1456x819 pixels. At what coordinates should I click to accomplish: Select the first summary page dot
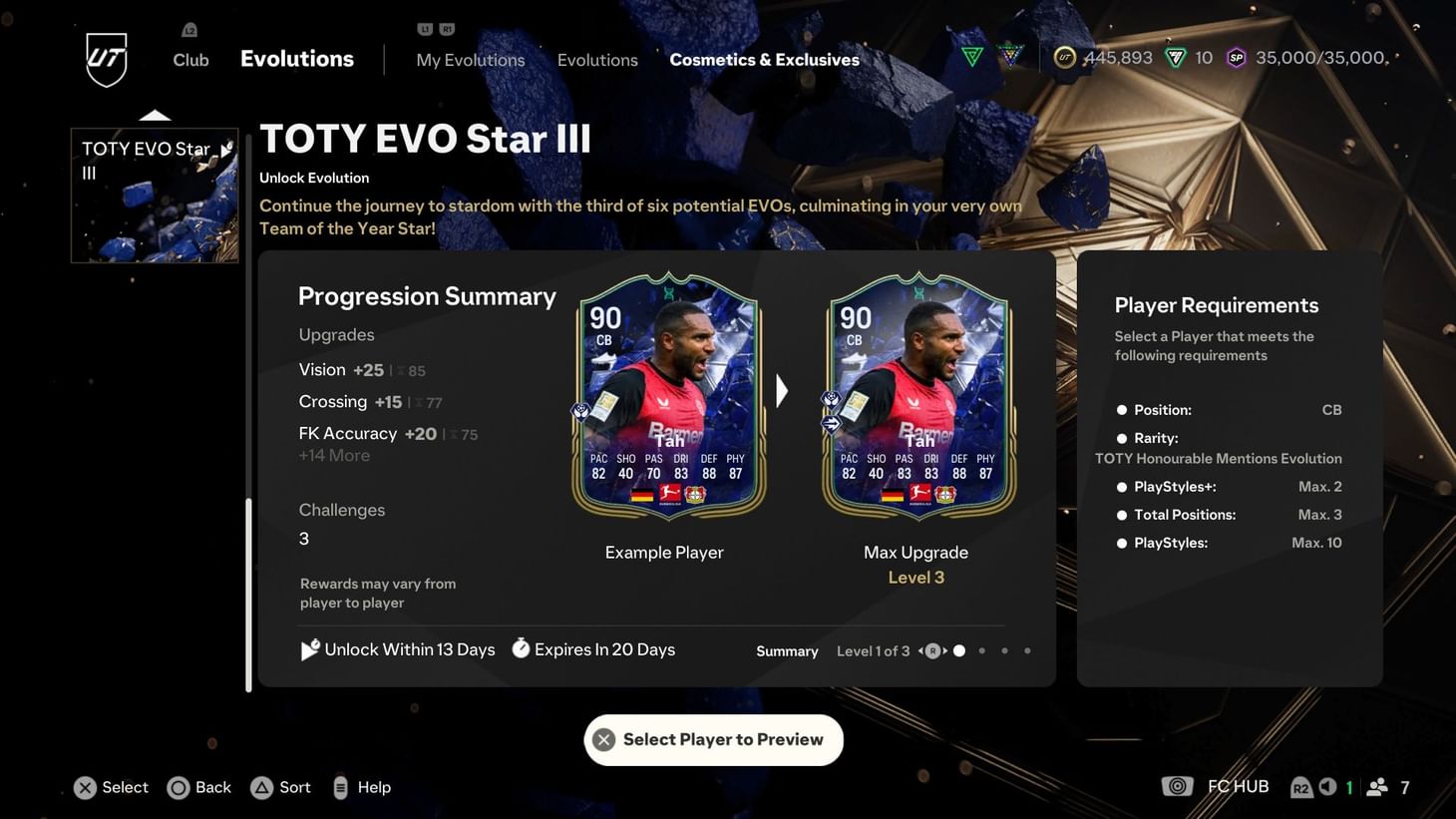(x=958, y=649)
